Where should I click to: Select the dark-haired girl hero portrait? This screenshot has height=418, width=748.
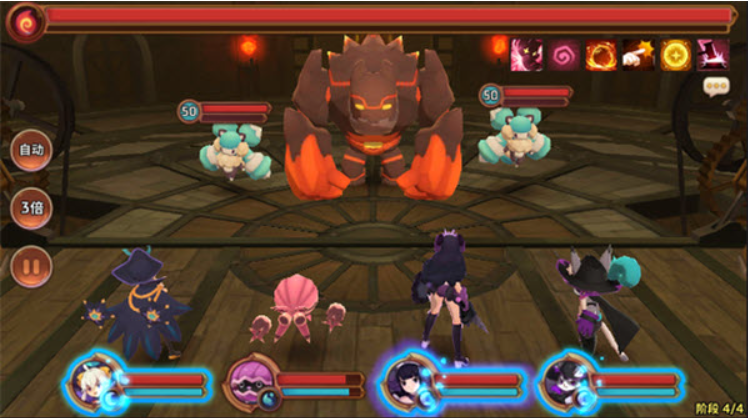(409, 382)
